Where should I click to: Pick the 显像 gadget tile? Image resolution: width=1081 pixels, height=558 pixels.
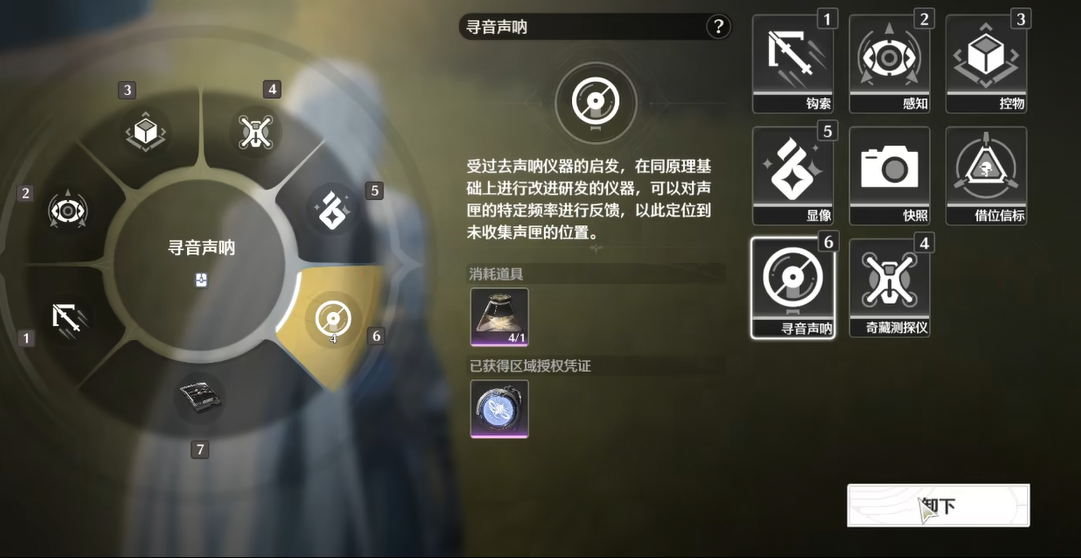pos(792,174)
